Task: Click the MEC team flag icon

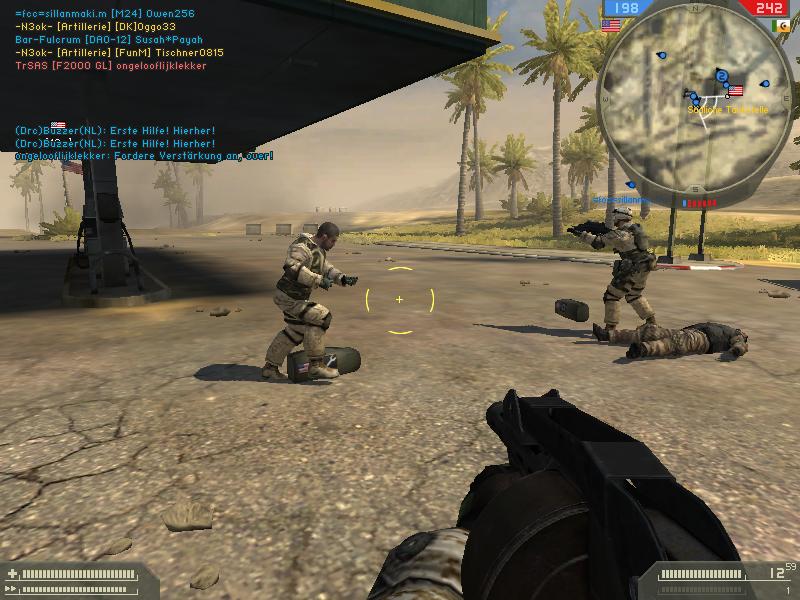Action: point(779,25)
